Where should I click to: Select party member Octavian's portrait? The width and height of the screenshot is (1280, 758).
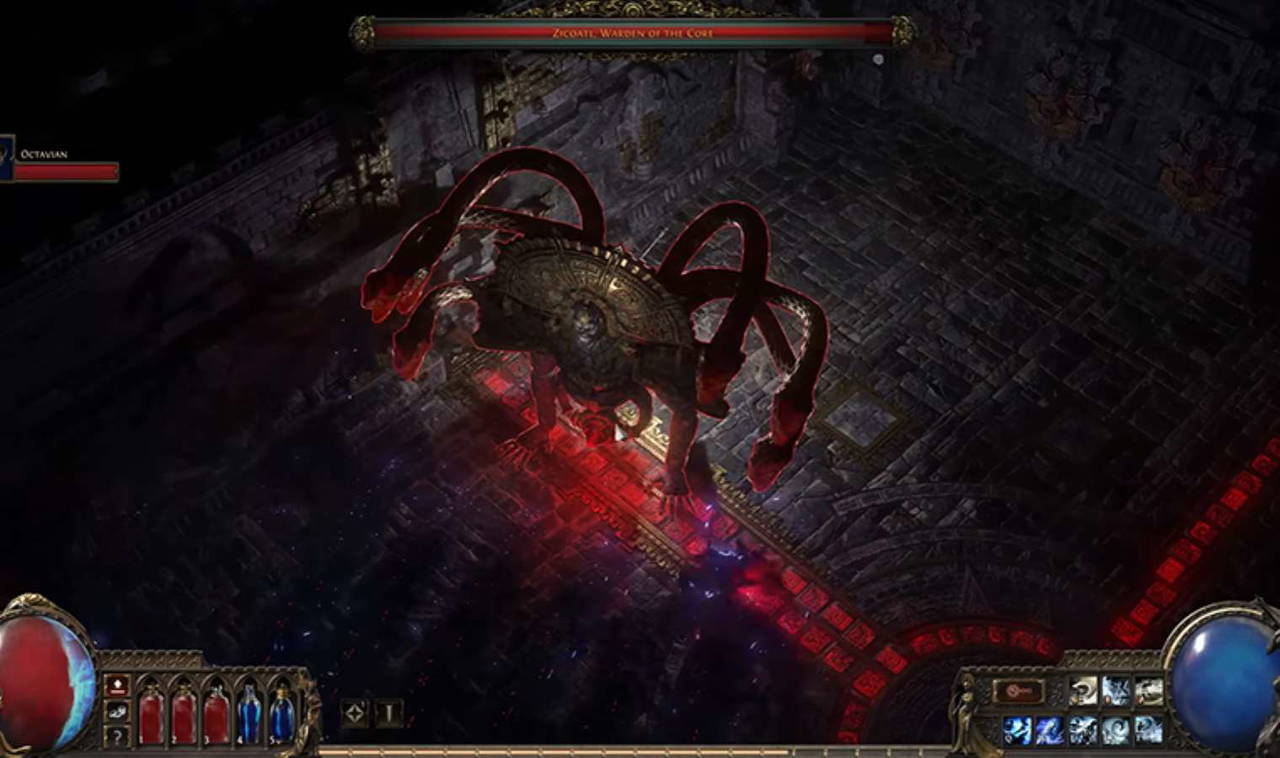click(6, 158)
